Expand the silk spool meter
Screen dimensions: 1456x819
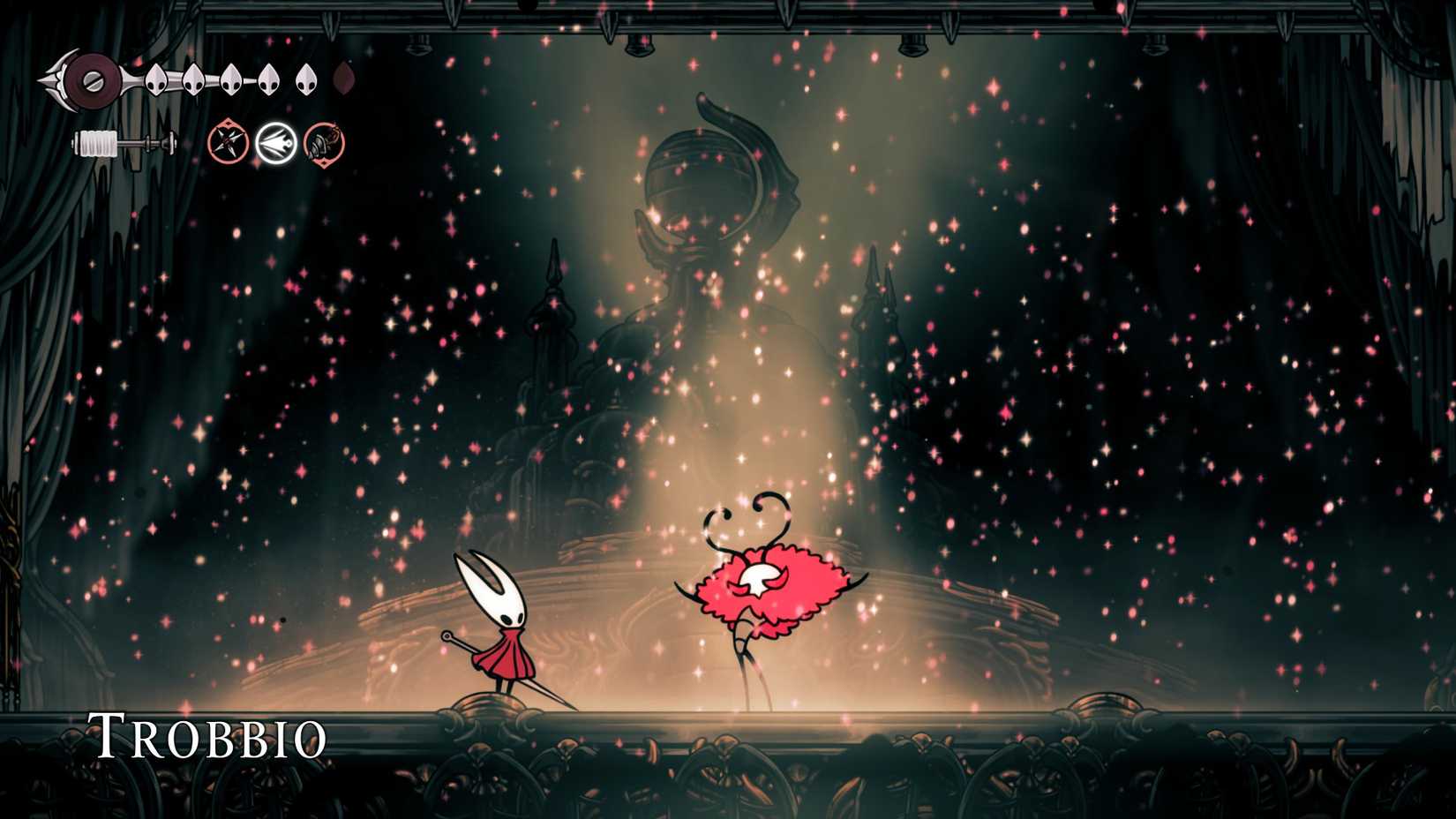[124, 141]
